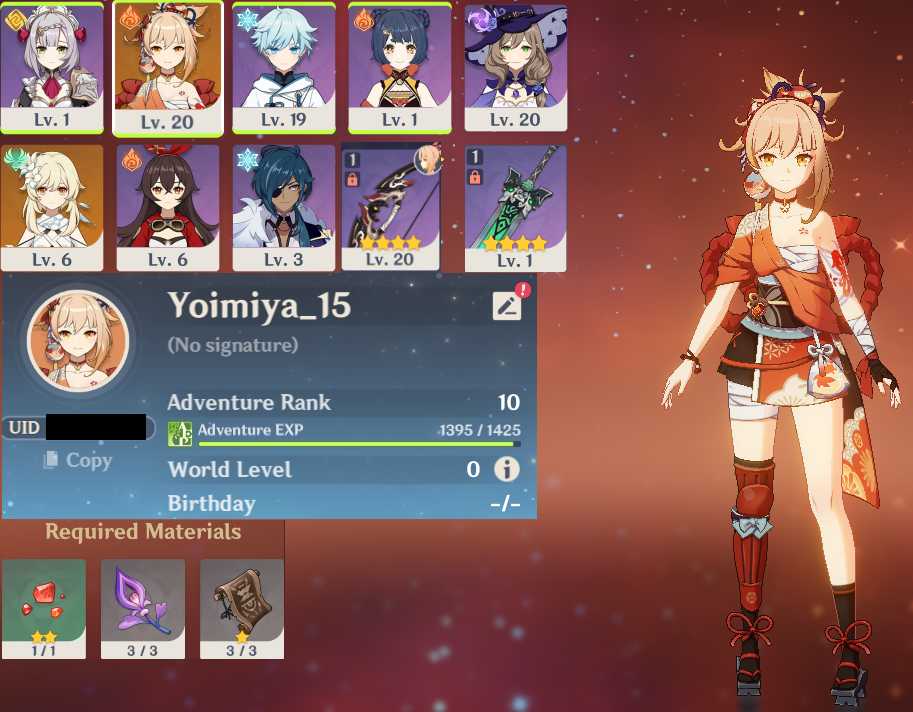Screen dimensions: 913x712
Task: Select the purple flower required material
Action: (143, 608)
